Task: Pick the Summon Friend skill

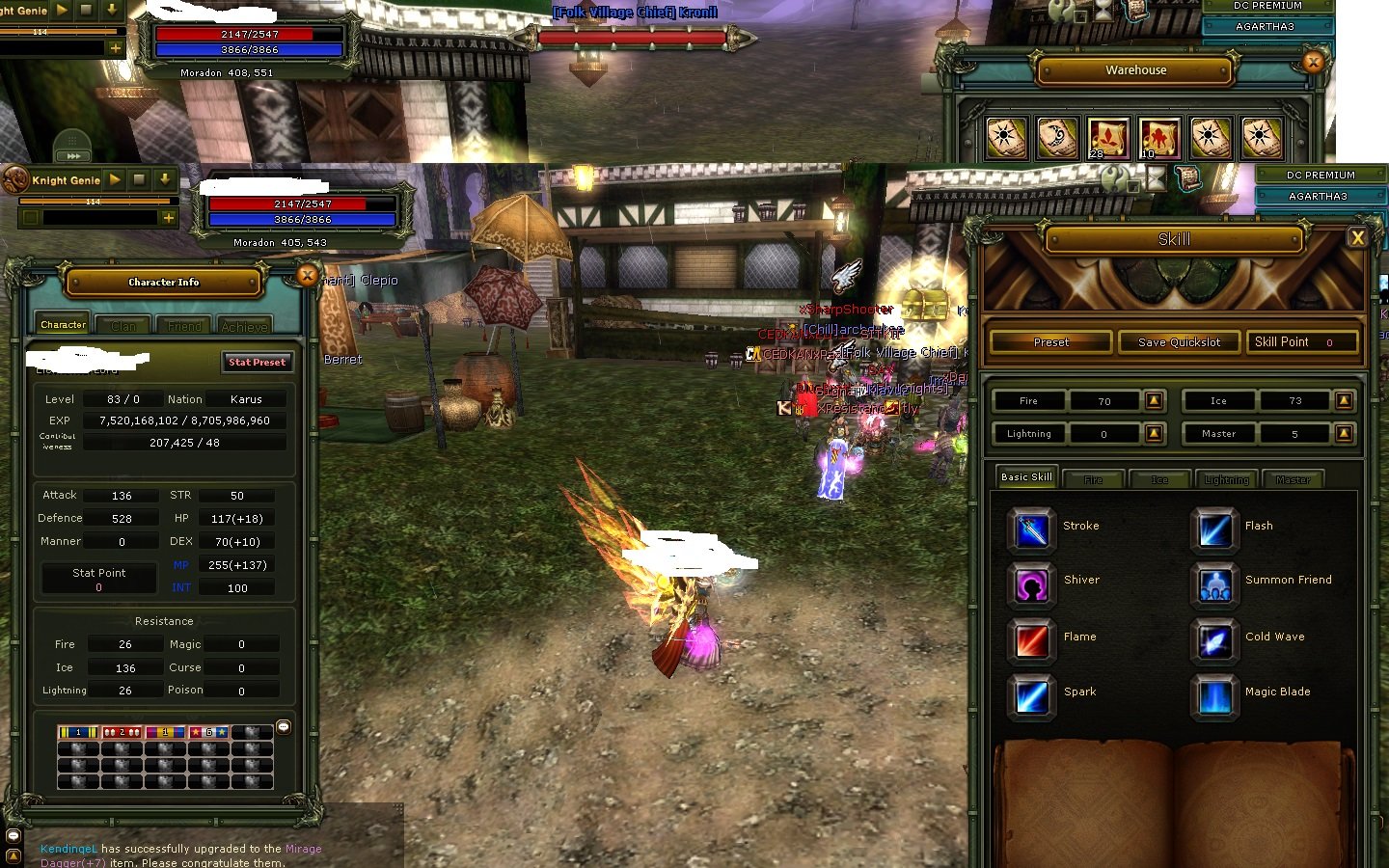Action: click(x=1213, y=584)
